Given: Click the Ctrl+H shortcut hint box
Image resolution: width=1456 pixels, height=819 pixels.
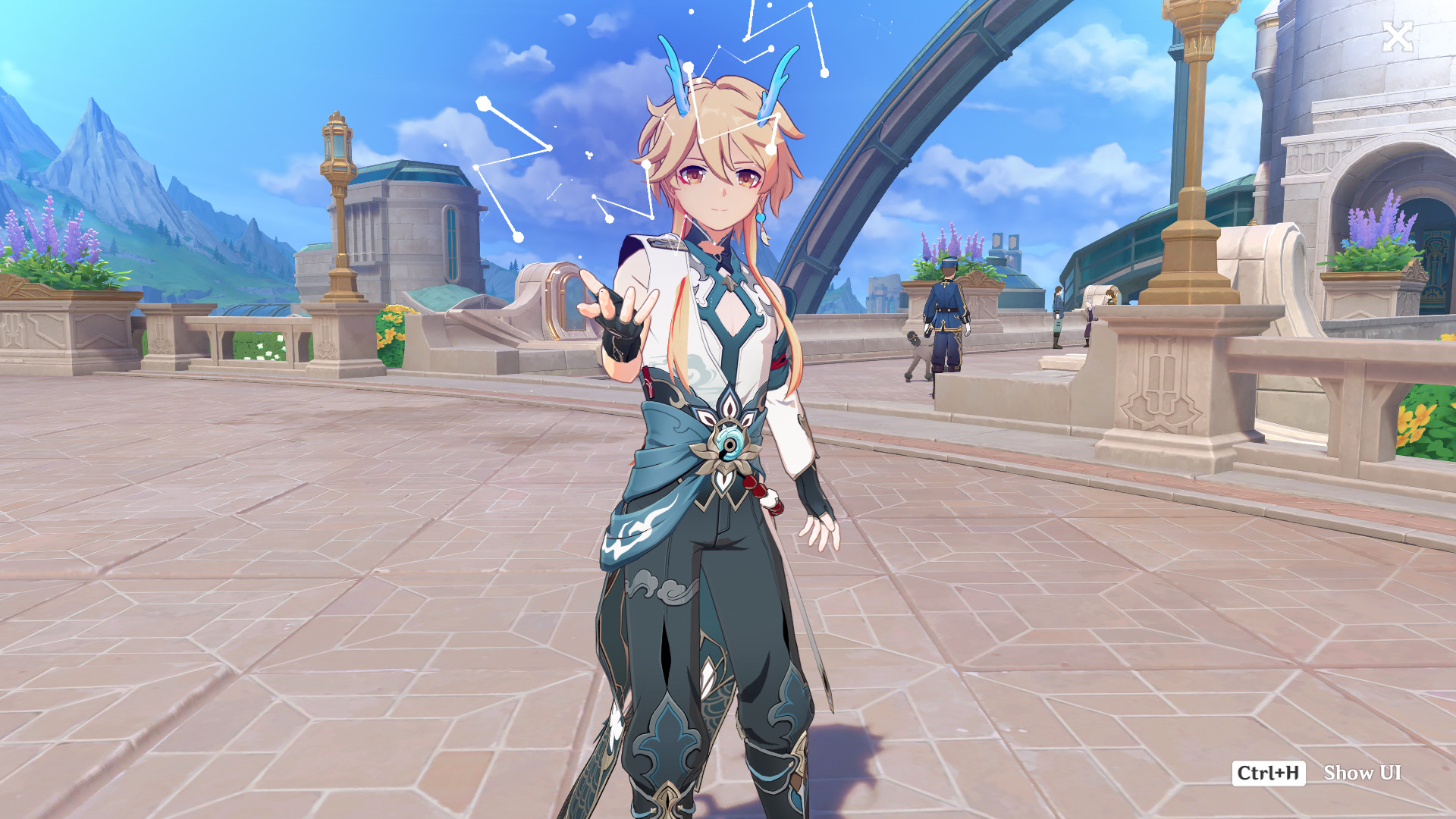Looking at the screenshot, I should point(1267,774).
